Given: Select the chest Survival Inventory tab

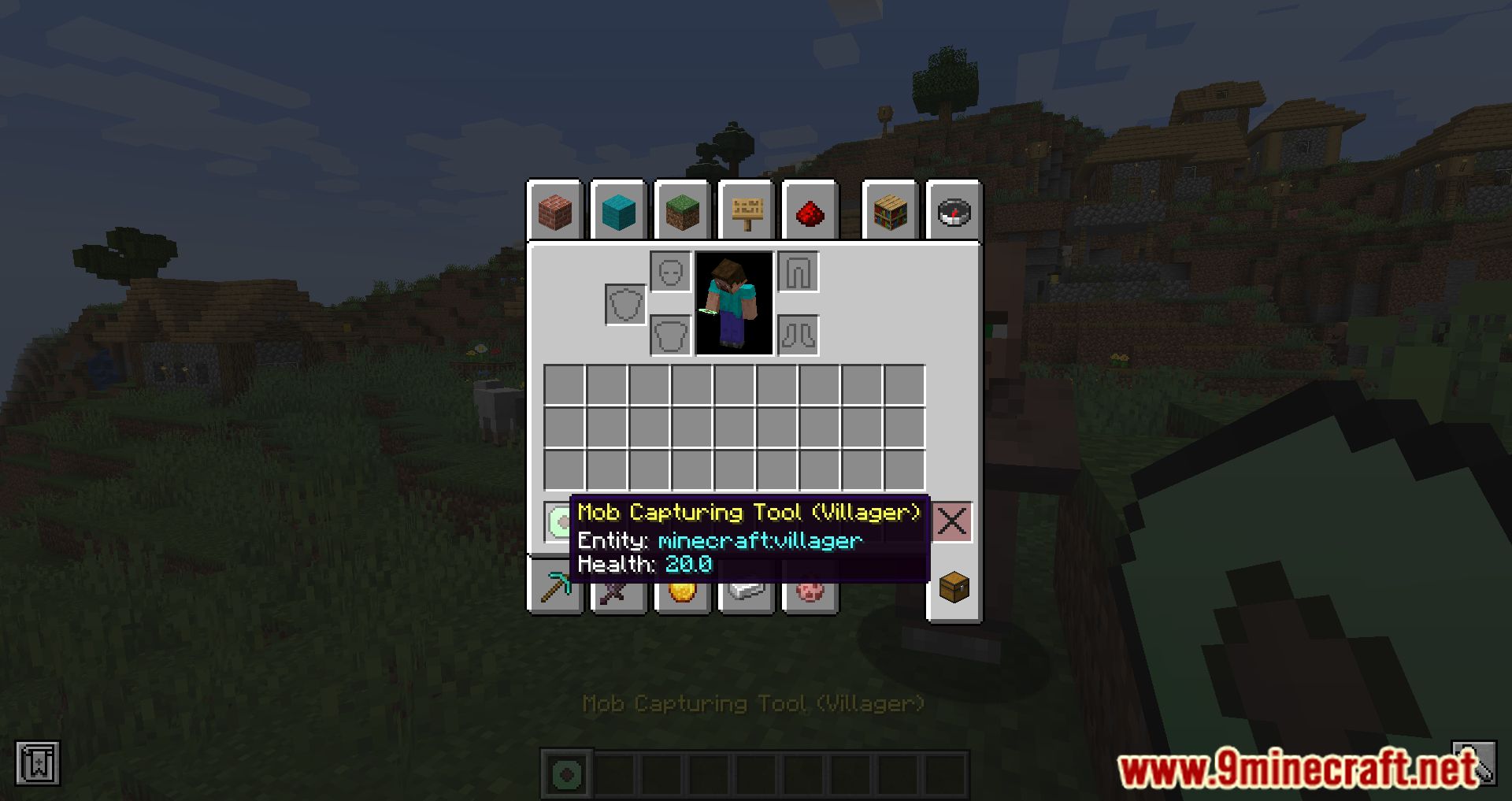Looking at the screenshot, I should click(954, 588).
